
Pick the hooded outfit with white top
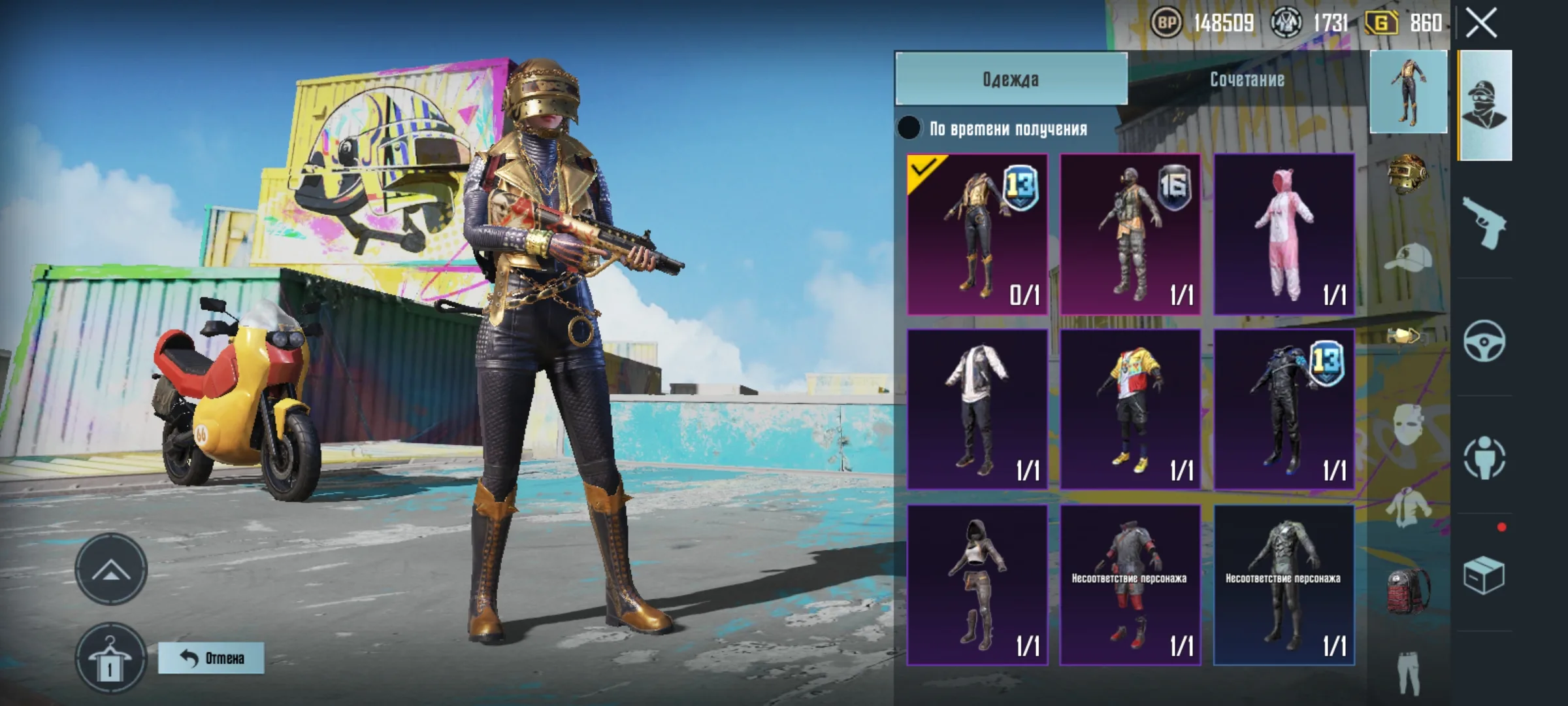point(977,585)
